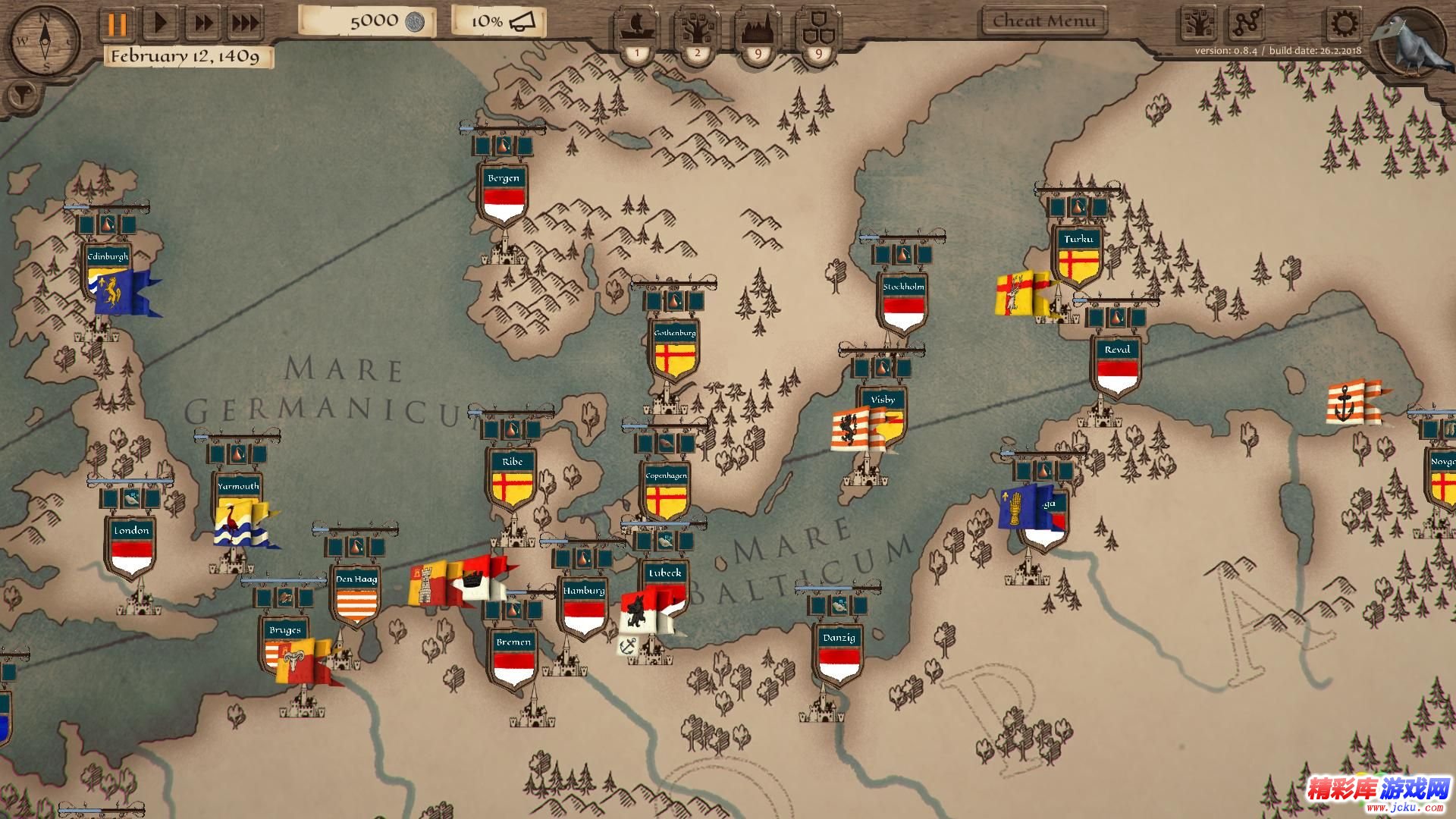Open the funnel filter button
The image size is (1456, 819).
pyautogui.click(x=22, y=95)
